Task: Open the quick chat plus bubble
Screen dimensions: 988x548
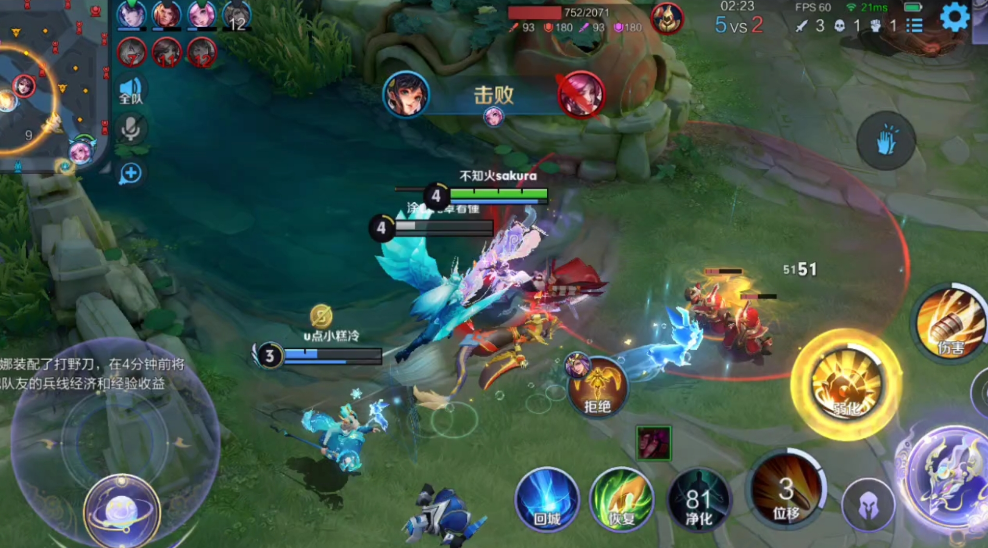Action: pyautogui.click(x=131, y=173)
